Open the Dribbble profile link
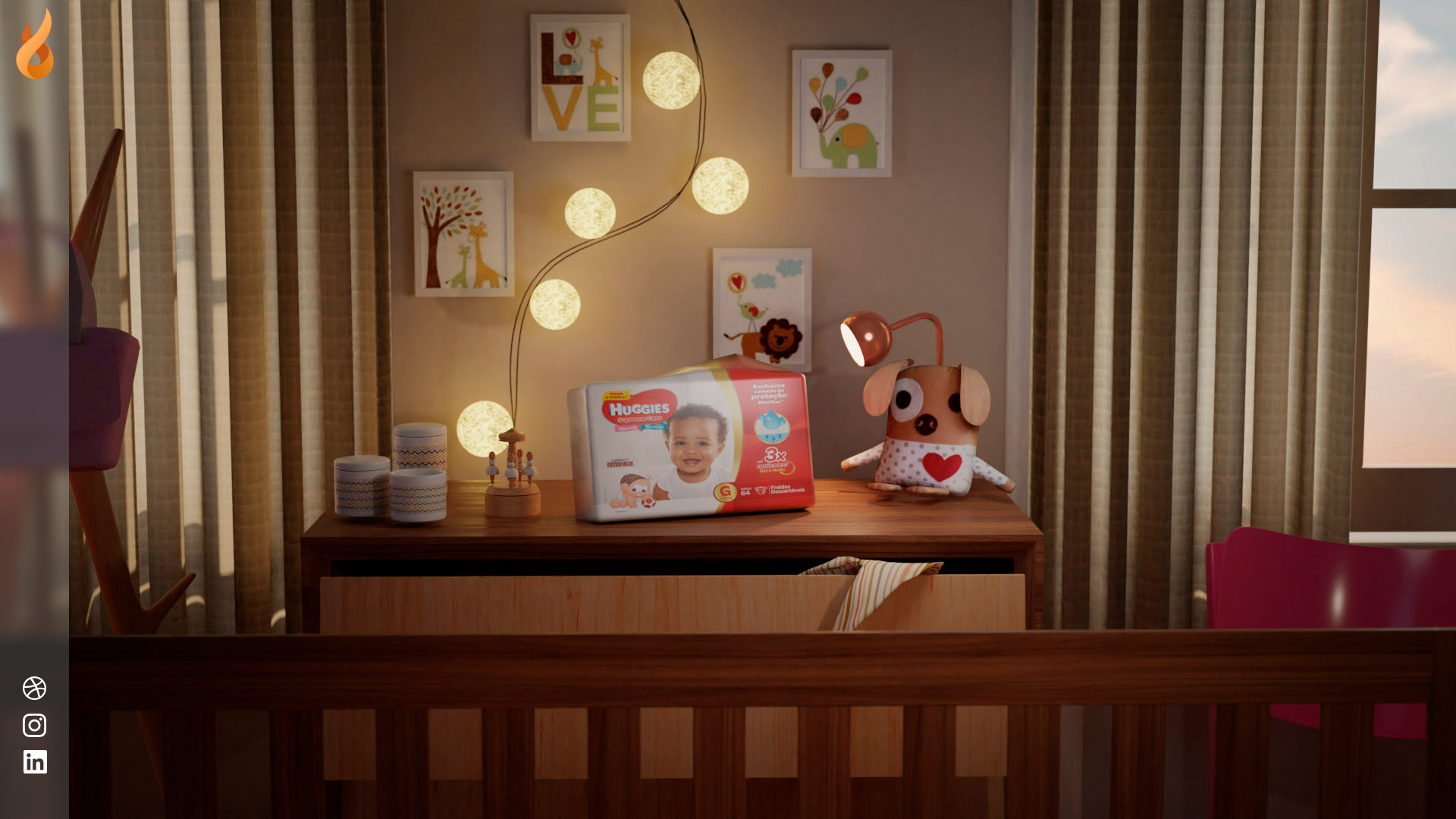1456x819 pixels. click(35, 688)
